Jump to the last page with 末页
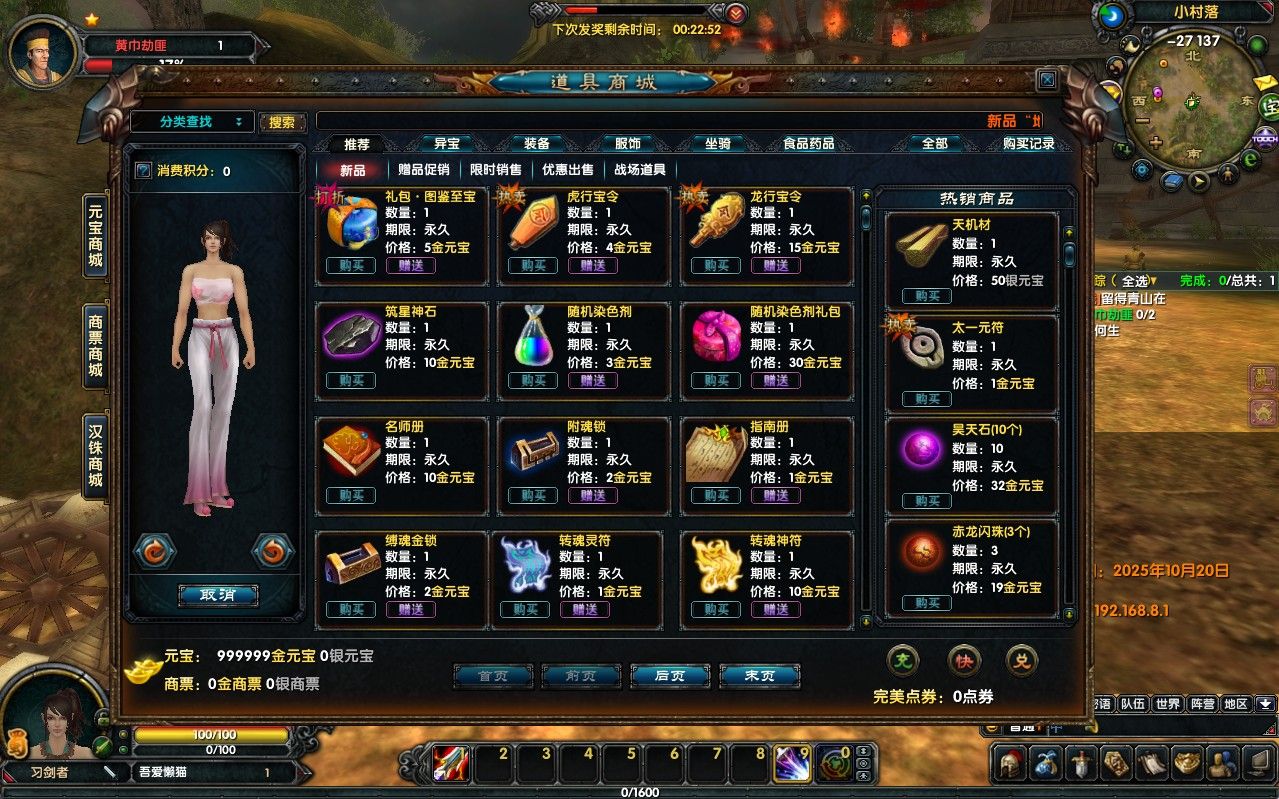Image resolution: width=1279 pixels, height=799 pixels. coord(759,676)
